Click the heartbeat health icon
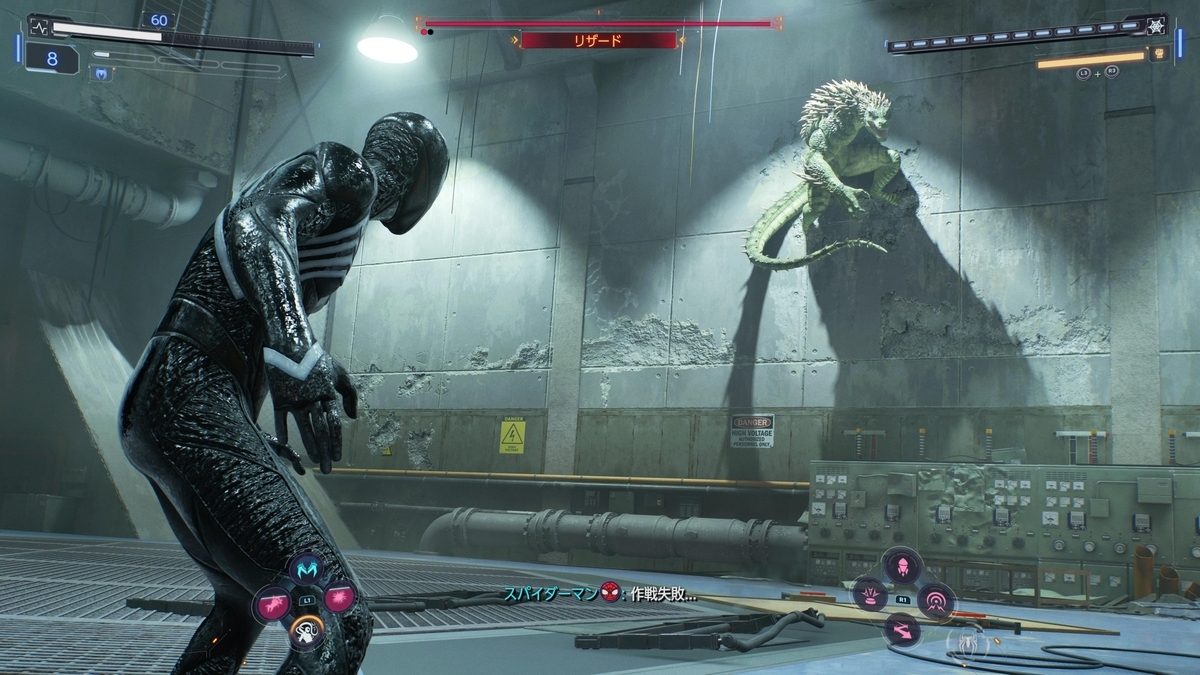The image size is (1200, 675). click(38, 27)
